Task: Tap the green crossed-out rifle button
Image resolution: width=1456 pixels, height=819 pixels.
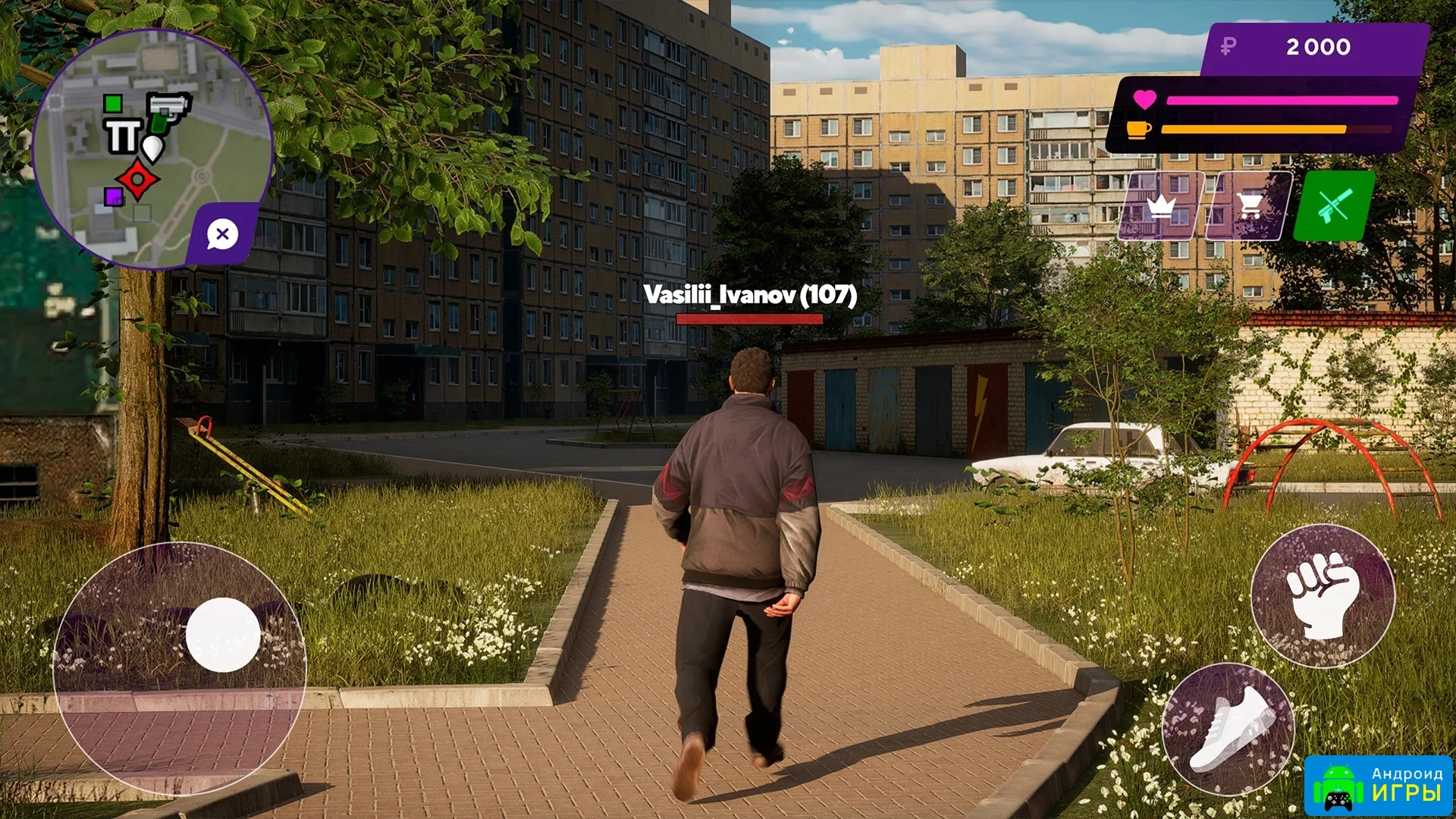Action: pos(1334,206)
